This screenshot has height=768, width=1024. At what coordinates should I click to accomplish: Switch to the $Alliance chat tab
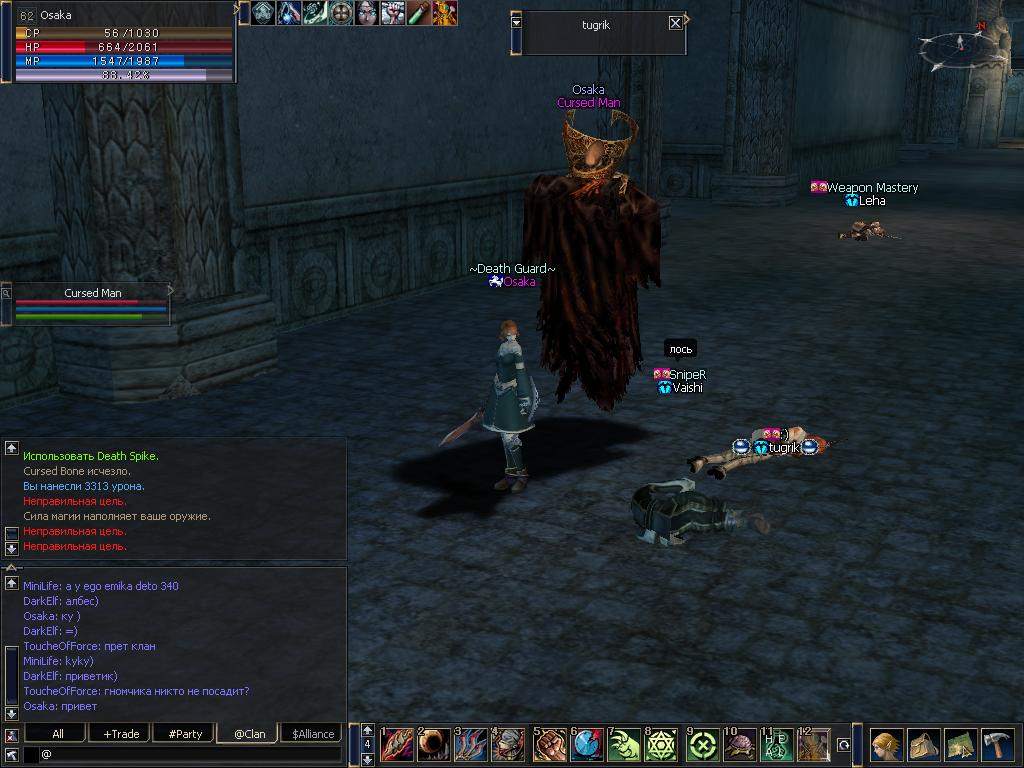(313, 733)
